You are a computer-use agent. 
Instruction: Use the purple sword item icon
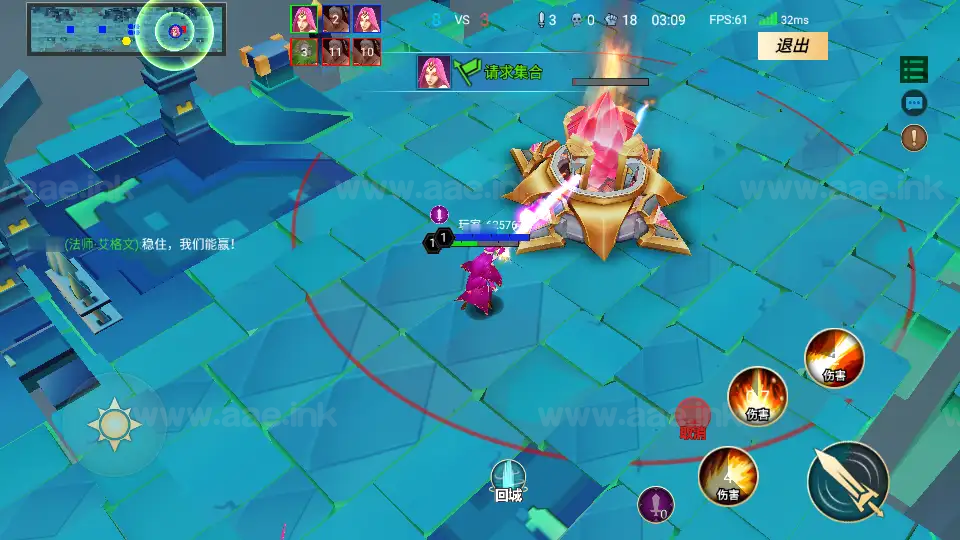click(x=656, y=503)
